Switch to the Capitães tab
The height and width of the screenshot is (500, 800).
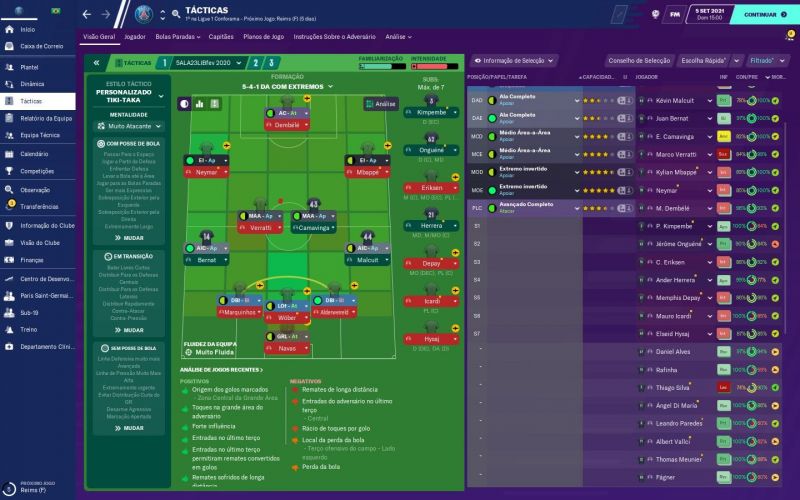tap(219, 36)
